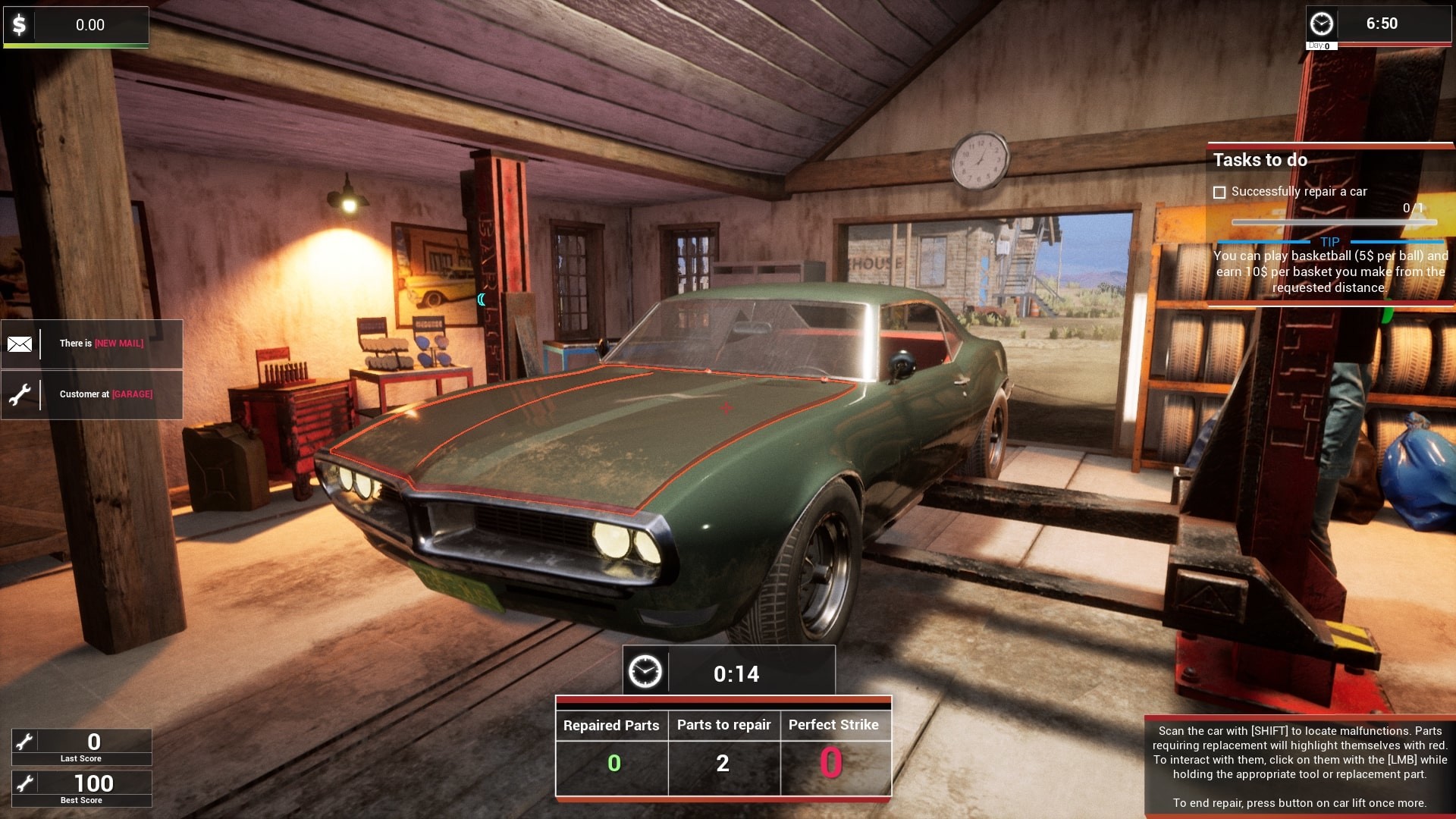
Task: Expand the 'Tasks to do' panel header
Action: coord(1261,160)
